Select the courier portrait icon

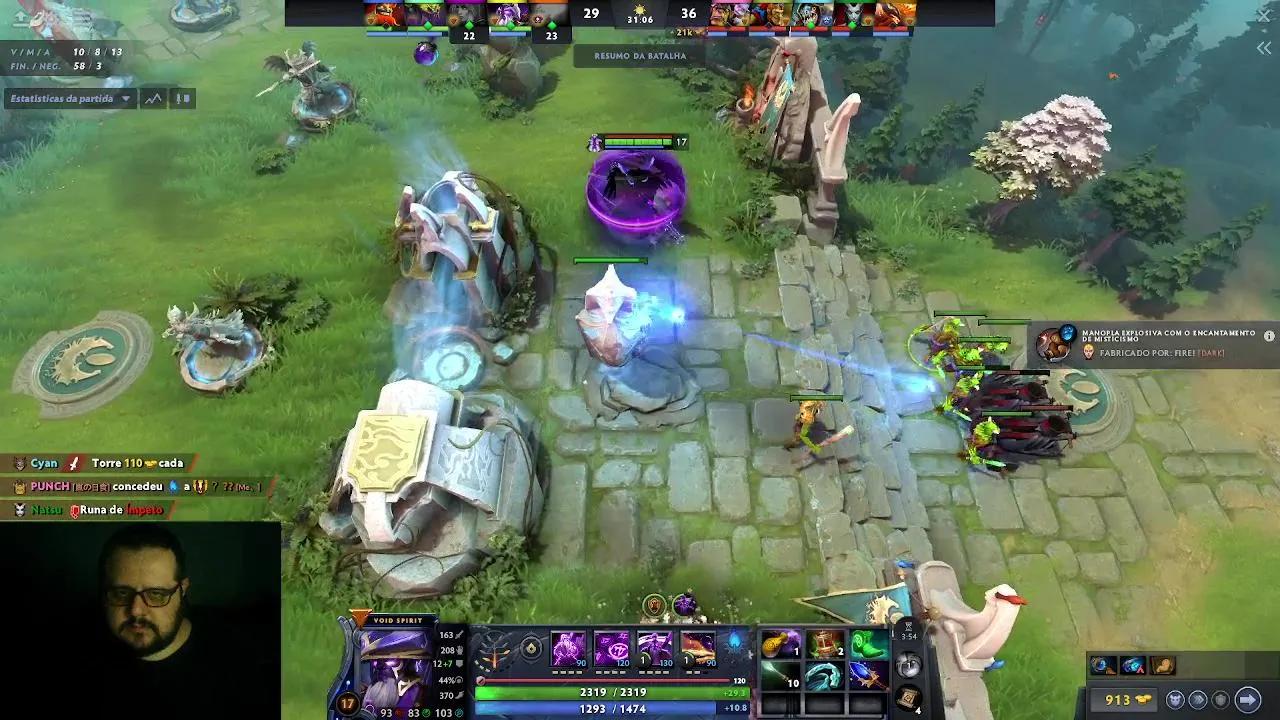[x=1175, y=699]
